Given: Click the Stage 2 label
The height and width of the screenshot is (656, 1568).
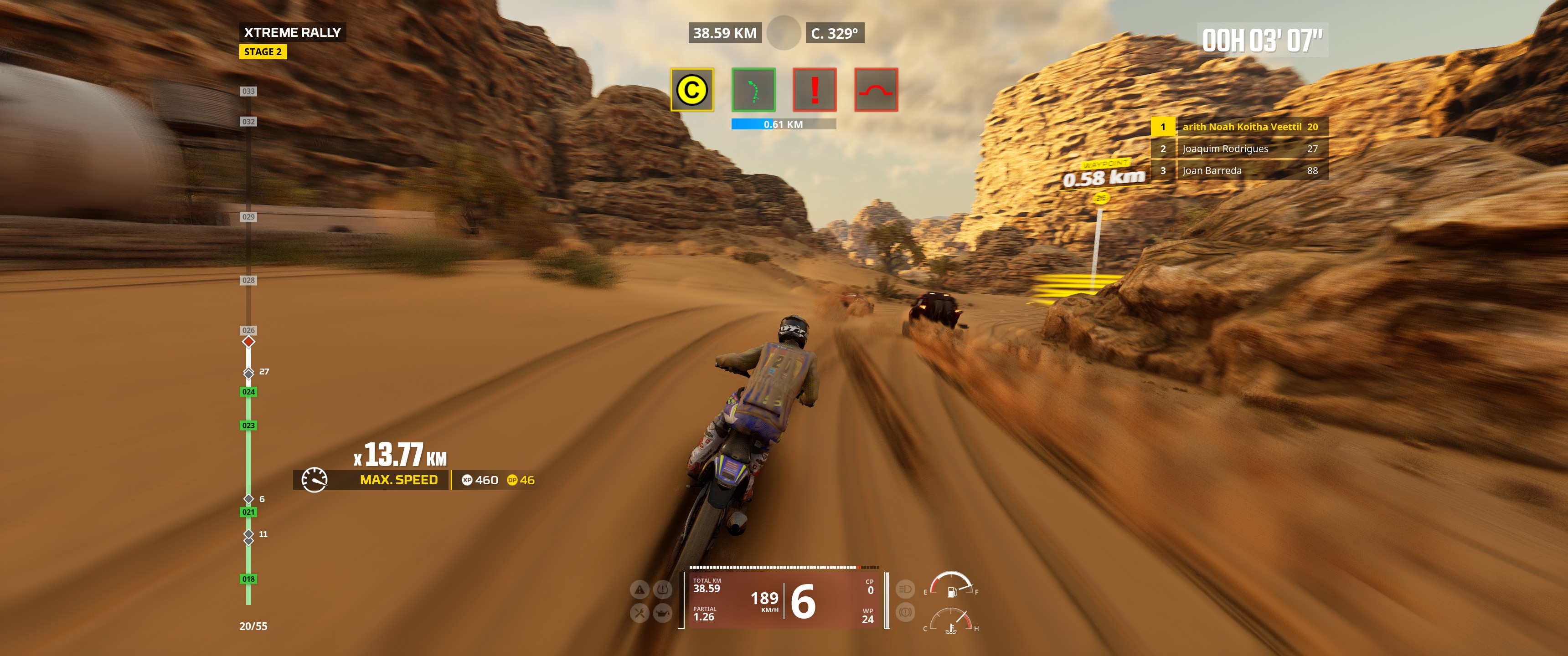Looking at the screenshot, I should [263, 52].
